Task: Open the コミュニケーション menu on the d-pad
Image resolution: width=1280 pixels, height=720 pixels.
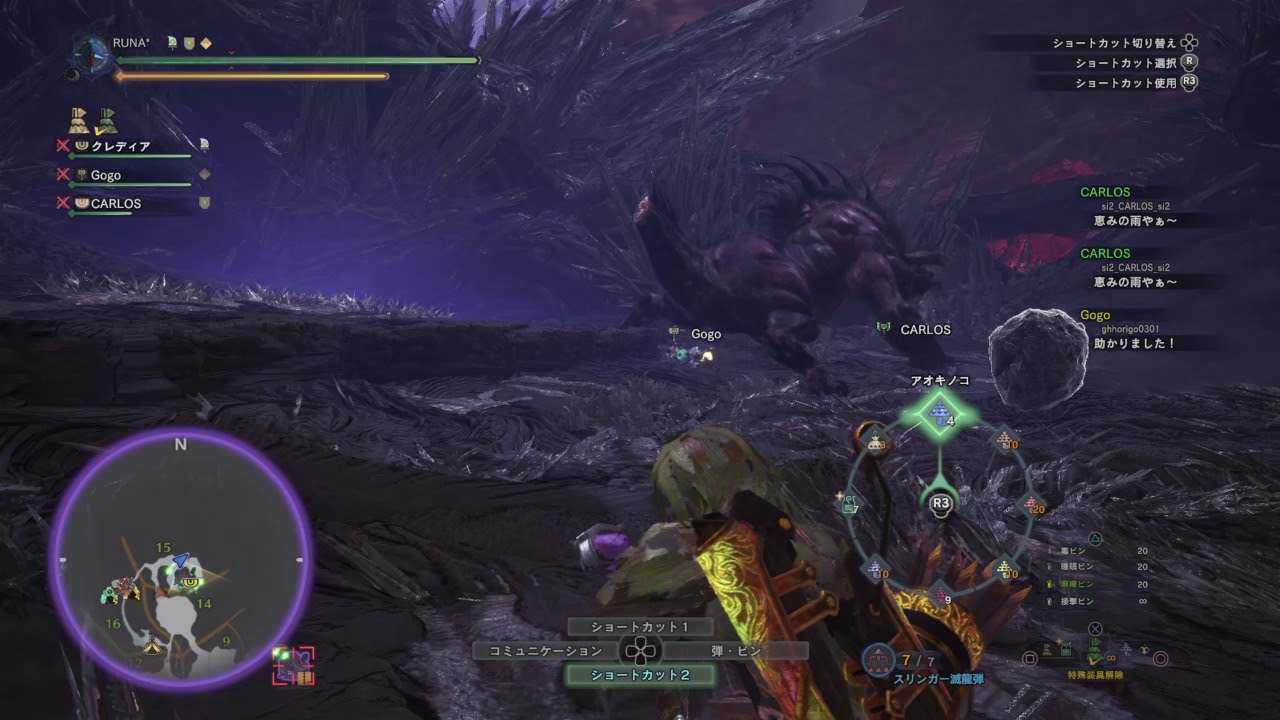Action: click(545, 650)
